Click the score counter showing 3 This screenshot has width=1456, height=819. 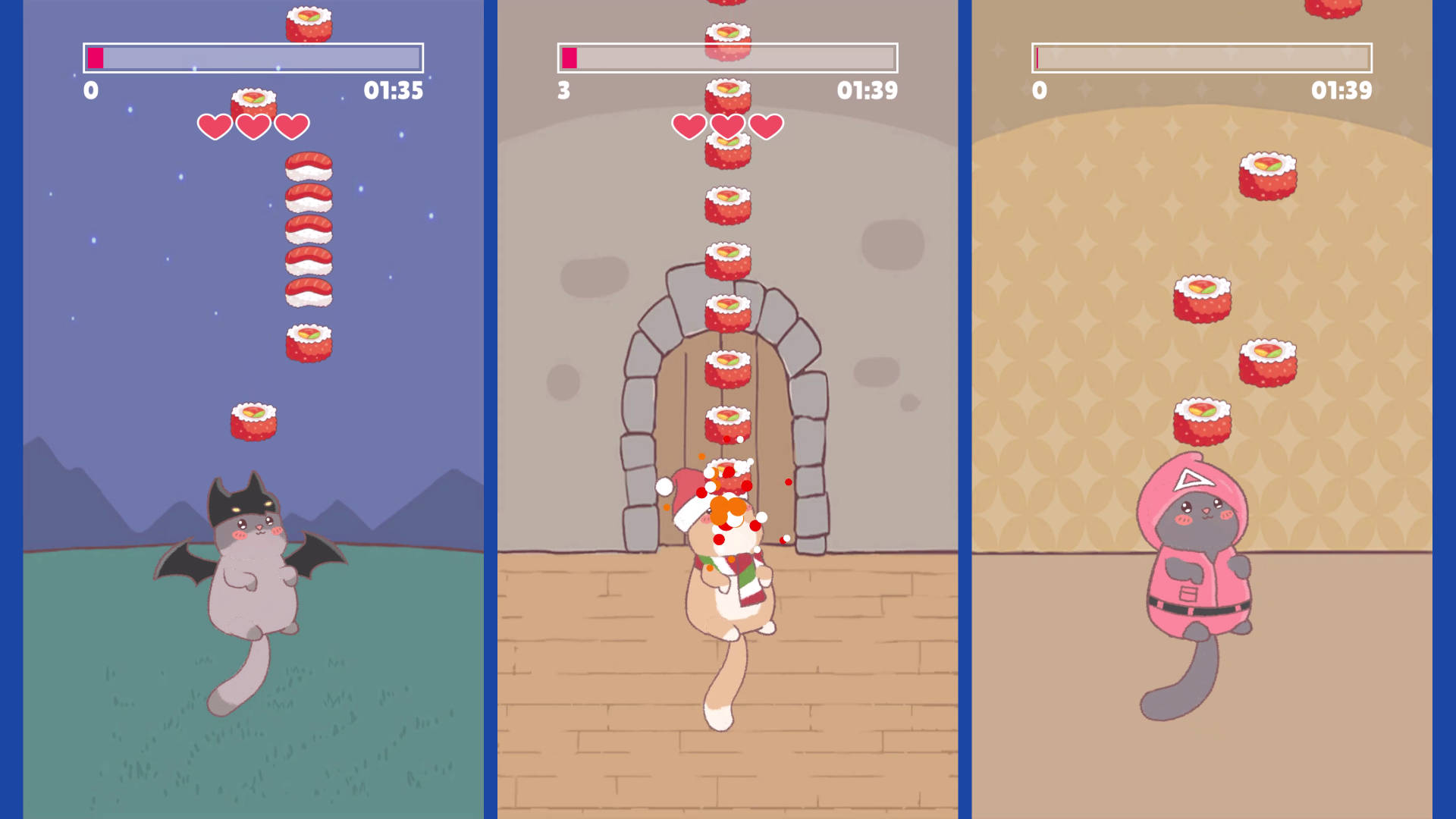tap(563, 91)
